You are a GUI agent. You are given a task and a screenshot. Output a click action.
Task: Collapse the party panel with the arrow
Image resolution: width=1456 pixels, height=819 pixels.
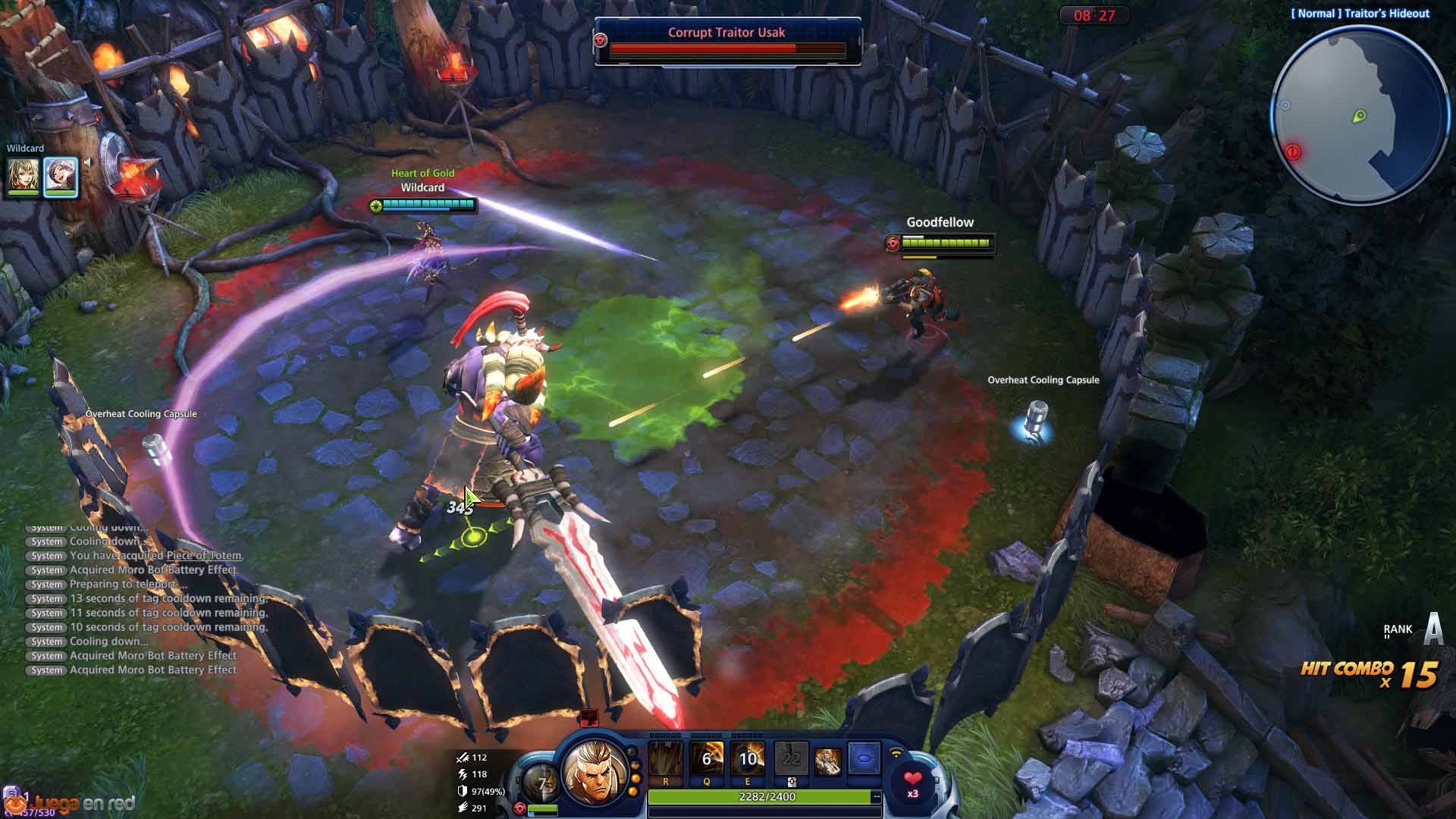[x=88, y=162]
